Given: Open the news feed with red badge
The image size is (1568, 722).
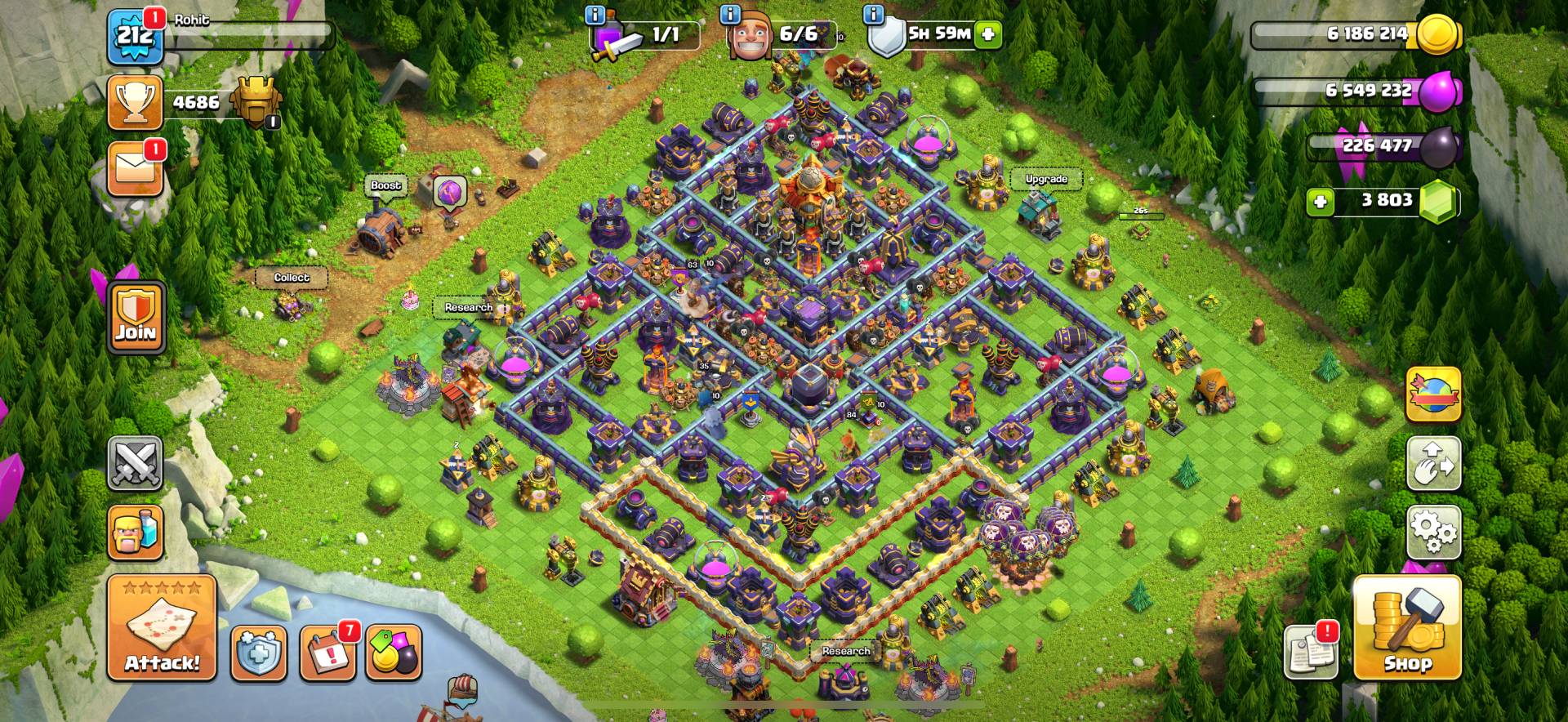Looking at the screenshot, I should click(x=1310, y=653).
